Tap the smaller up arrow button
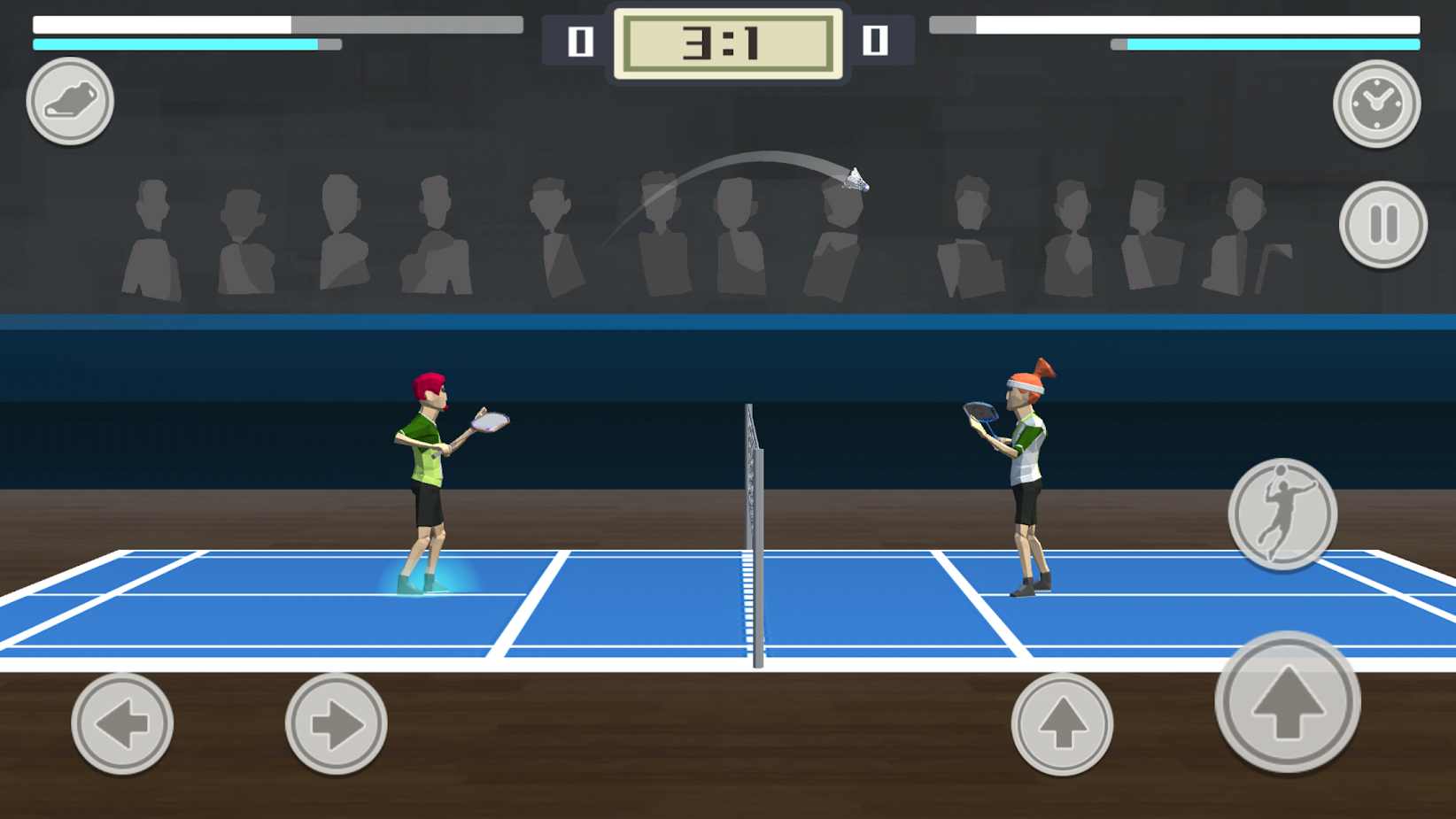1456x819 pixels. [x=1062, y=723]
